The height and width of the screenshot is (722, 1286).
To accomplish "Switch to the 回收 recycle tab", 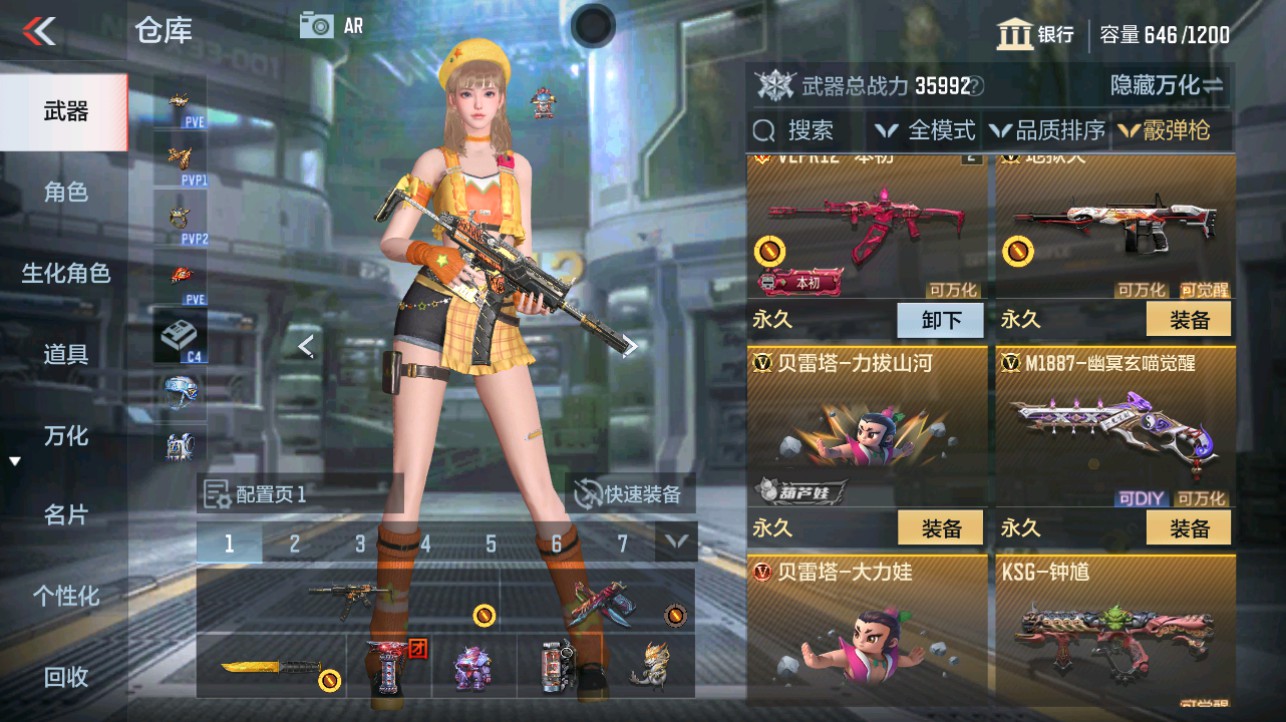I will (x=64, y=677).
